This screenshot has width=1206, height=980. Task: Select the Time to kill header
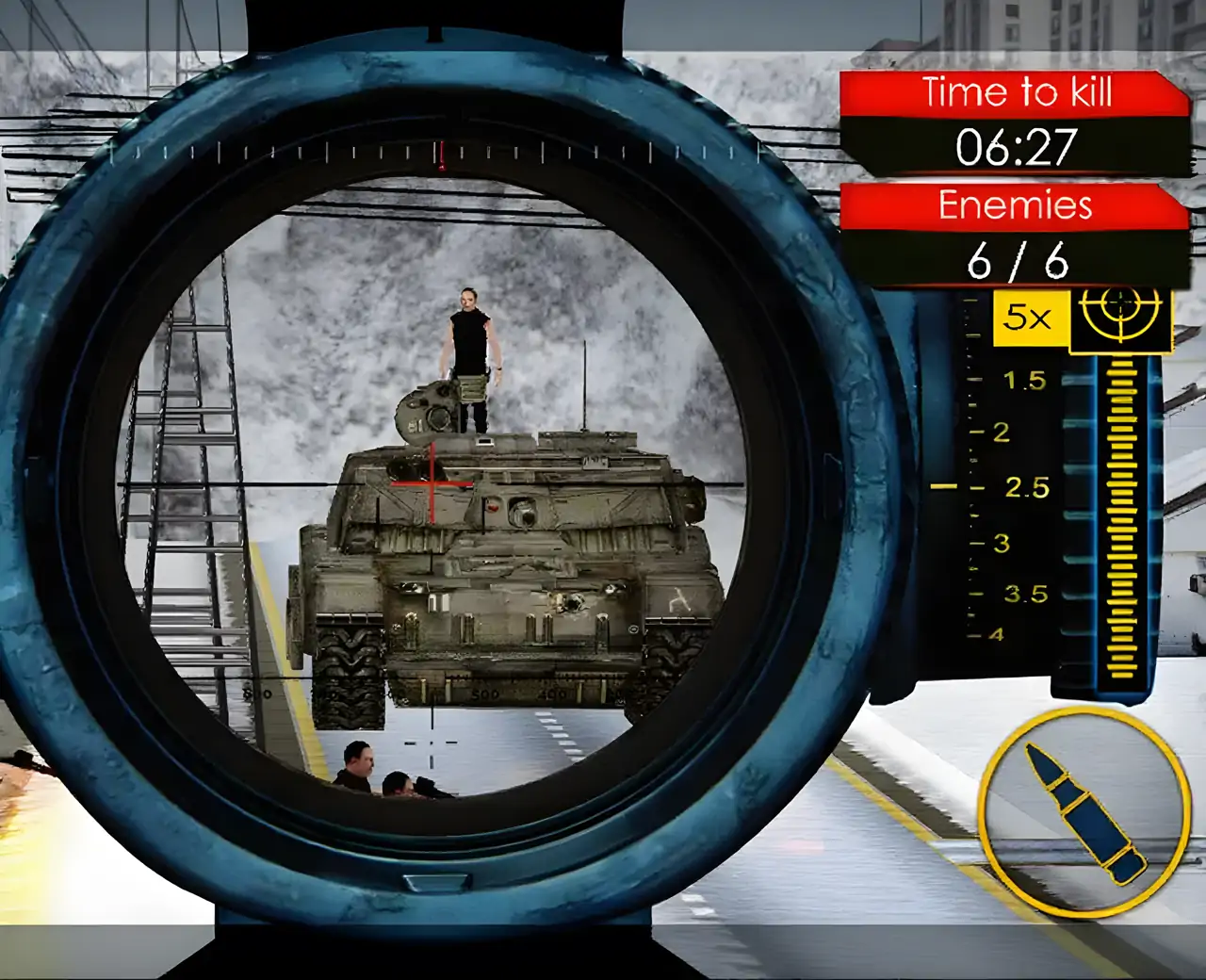1018,93
